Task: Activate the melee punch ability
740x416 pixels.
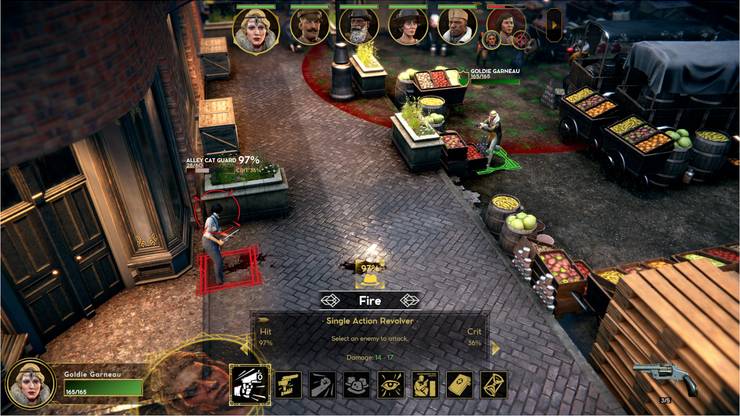Action: point(322,384)
